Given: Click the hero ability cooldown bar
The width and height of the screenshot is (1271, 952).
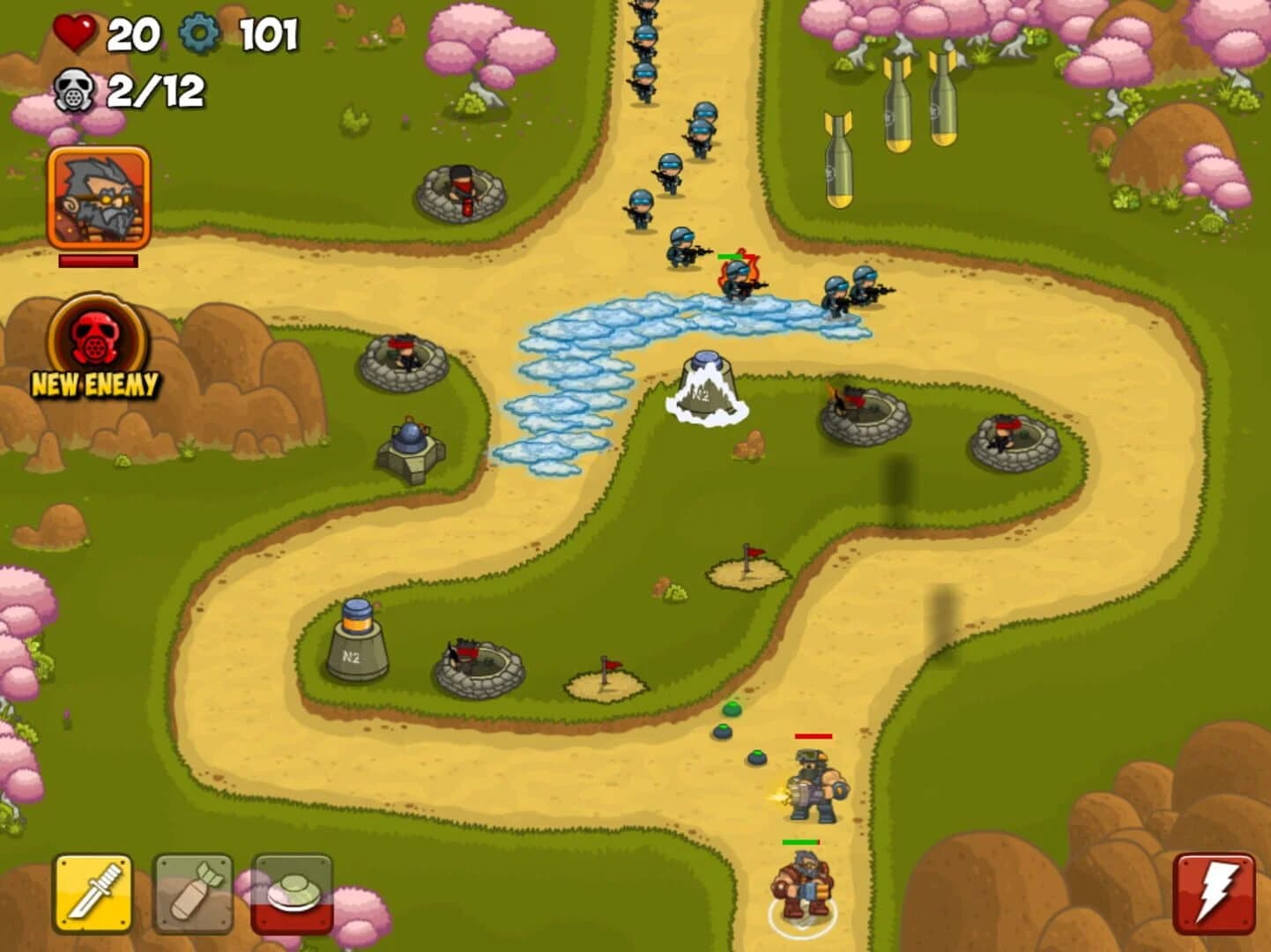Looking at the screenshot, I should (97, 260).
